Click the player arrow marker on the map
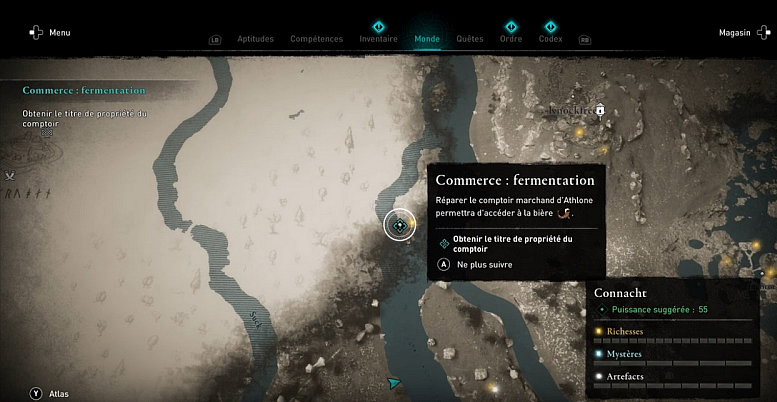 click(395, 381)
